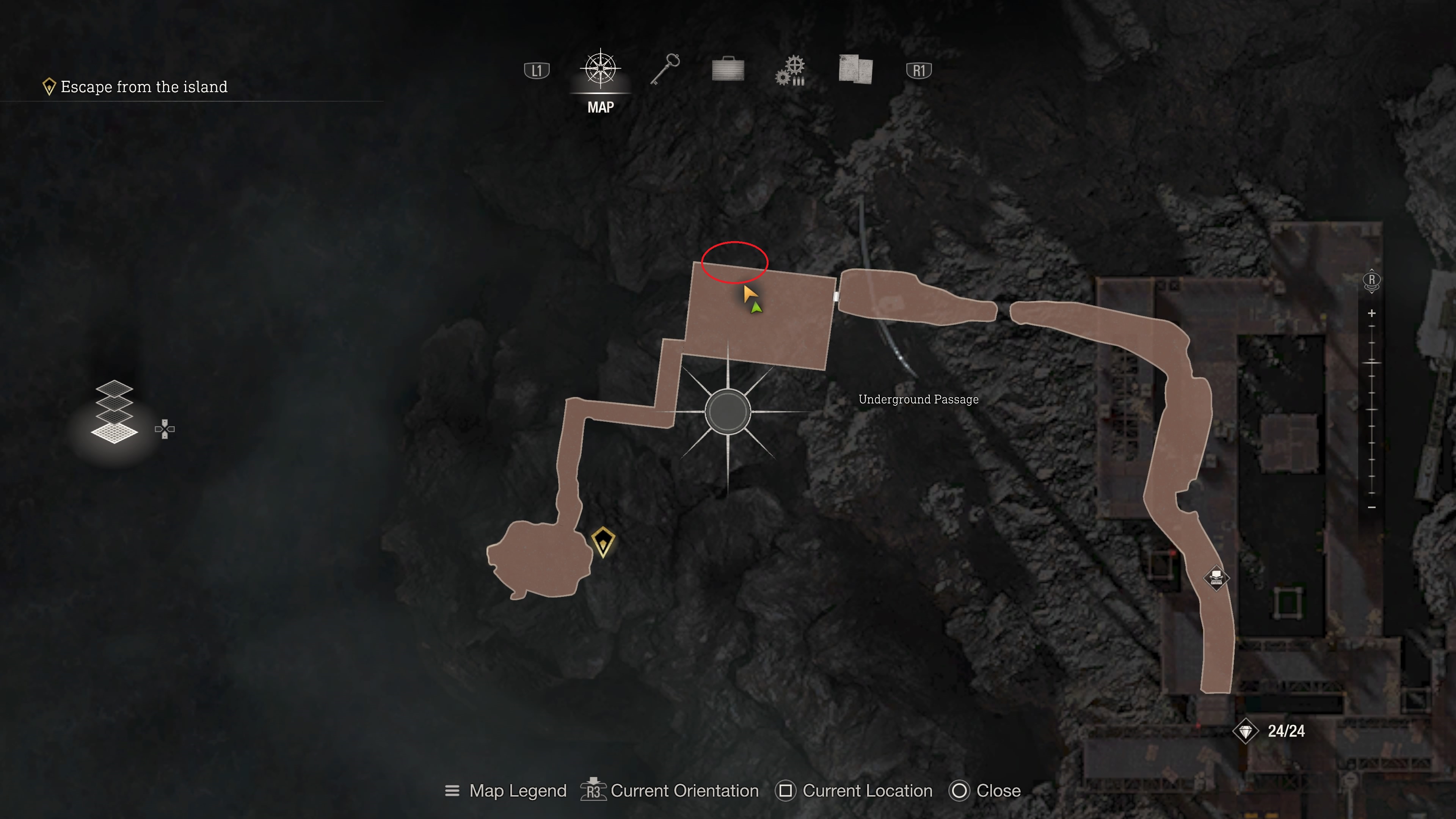
Task: Open the Map Legend
Action: [x=506, y=791]
